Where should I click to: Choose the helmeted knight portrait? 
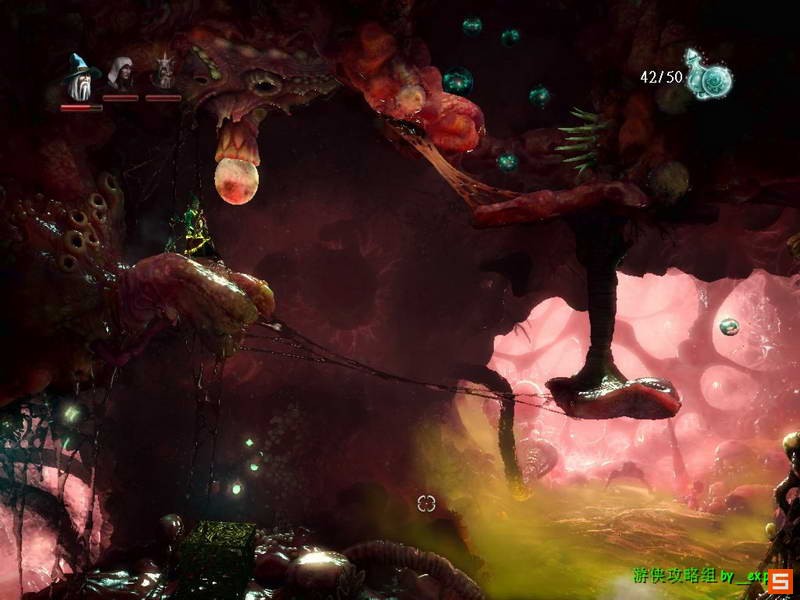163,74
